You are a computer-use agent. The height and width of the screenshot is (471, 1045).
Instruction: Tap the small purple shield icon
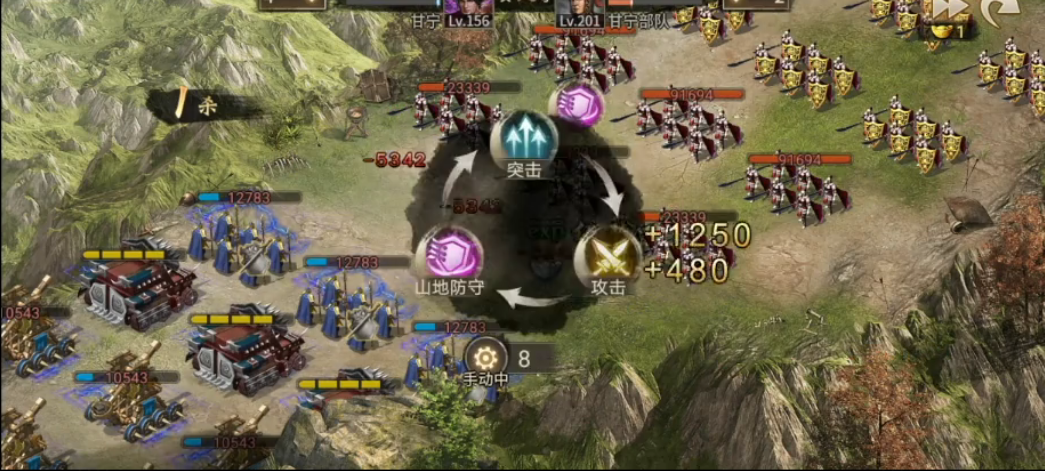[577, 104]
